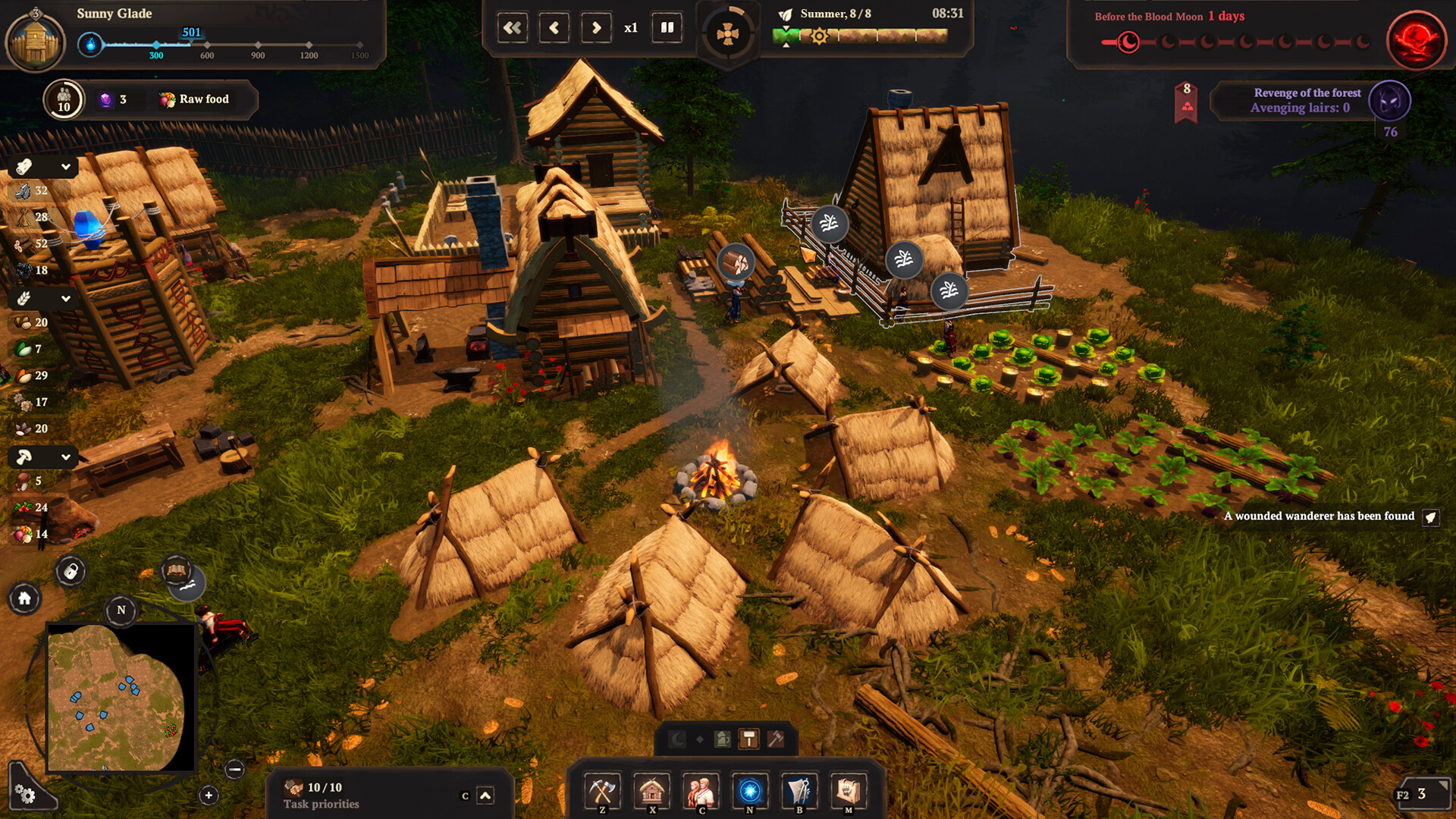Collapse the seeds resource category
Image resolution: width=1456 pixels, height=819 pixels.
point(64,298)
